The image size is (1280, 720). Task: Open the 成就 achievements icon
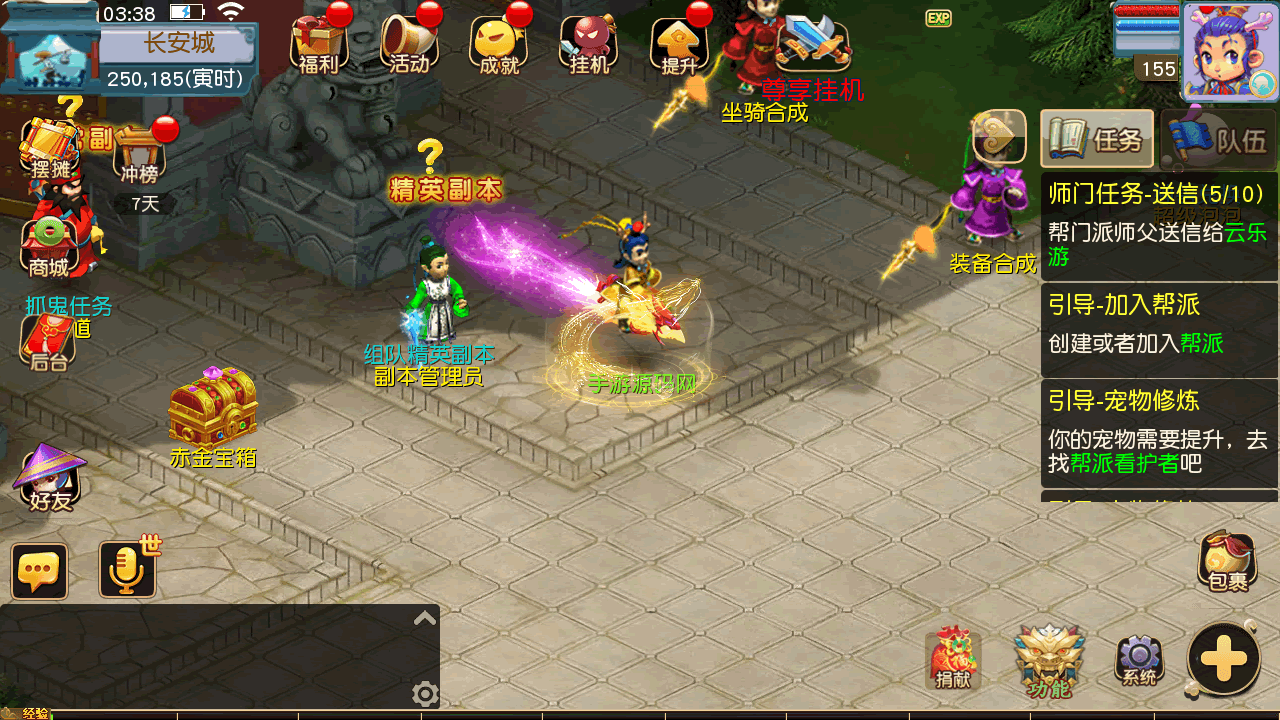coord(499,45)
